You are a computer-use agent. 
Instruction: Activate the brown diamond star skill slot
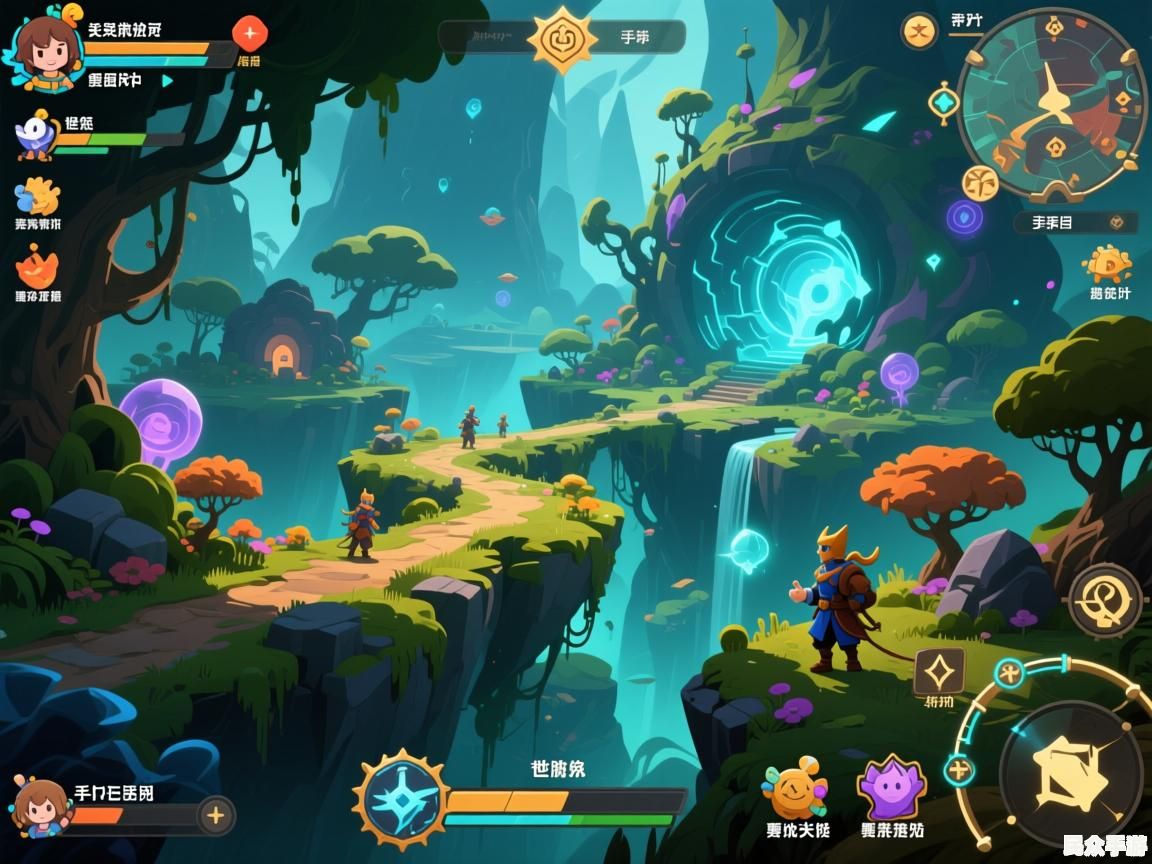click(940, 672)
